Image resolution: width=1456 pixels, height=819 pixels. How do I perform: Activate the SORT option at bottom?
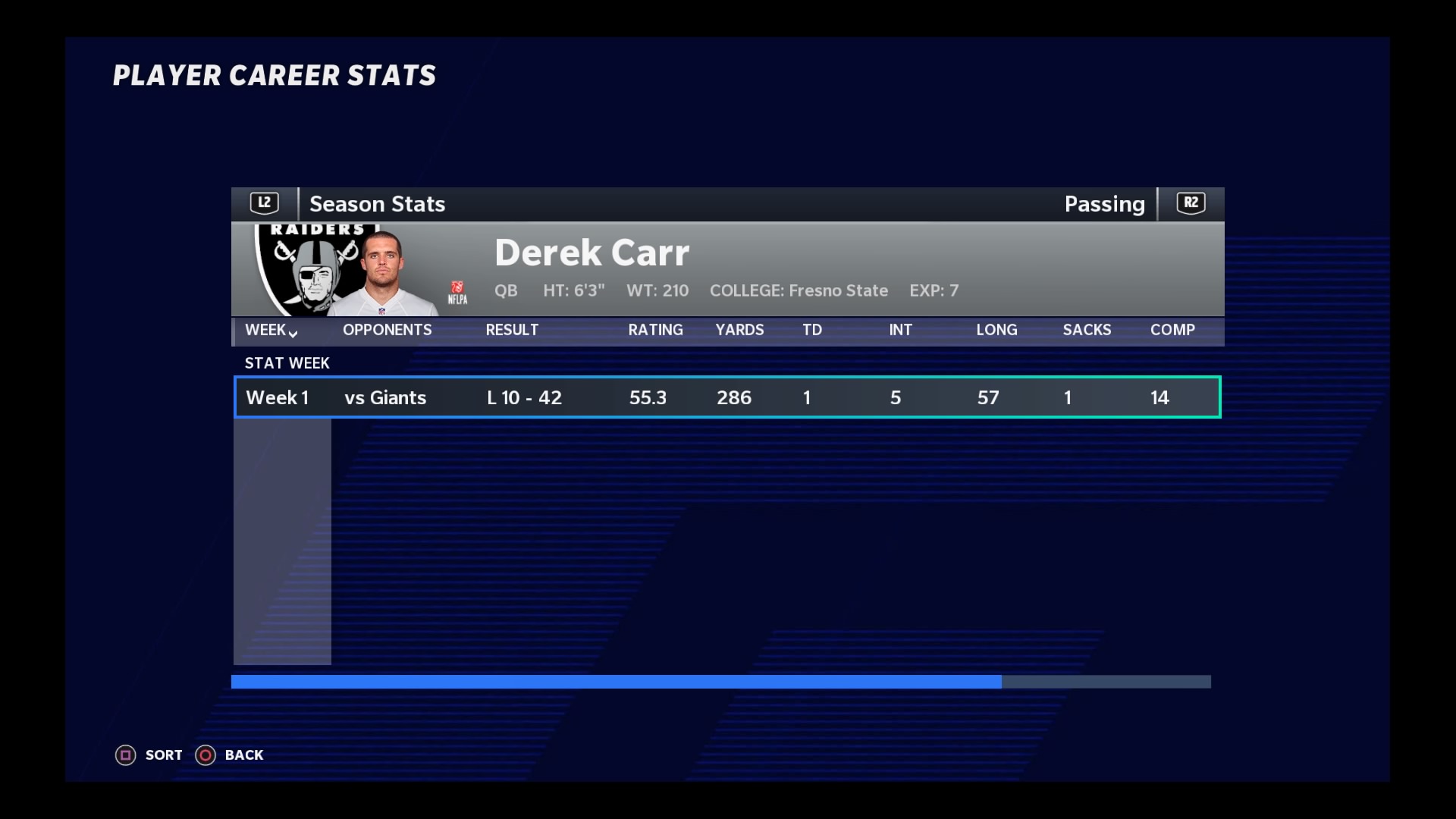tap(149, 755)
